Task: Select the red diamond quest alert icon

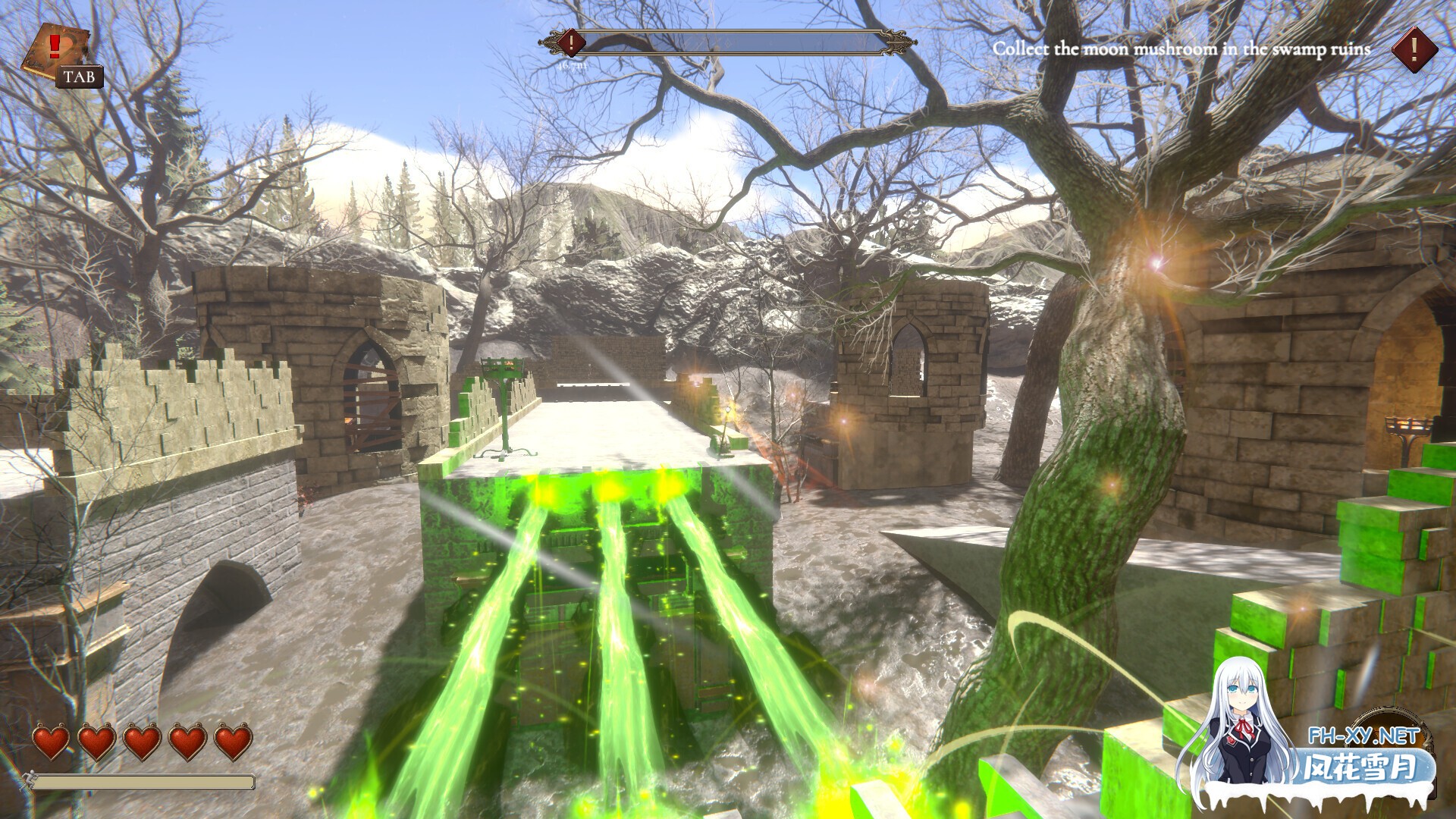Action: coord(1414,49)
